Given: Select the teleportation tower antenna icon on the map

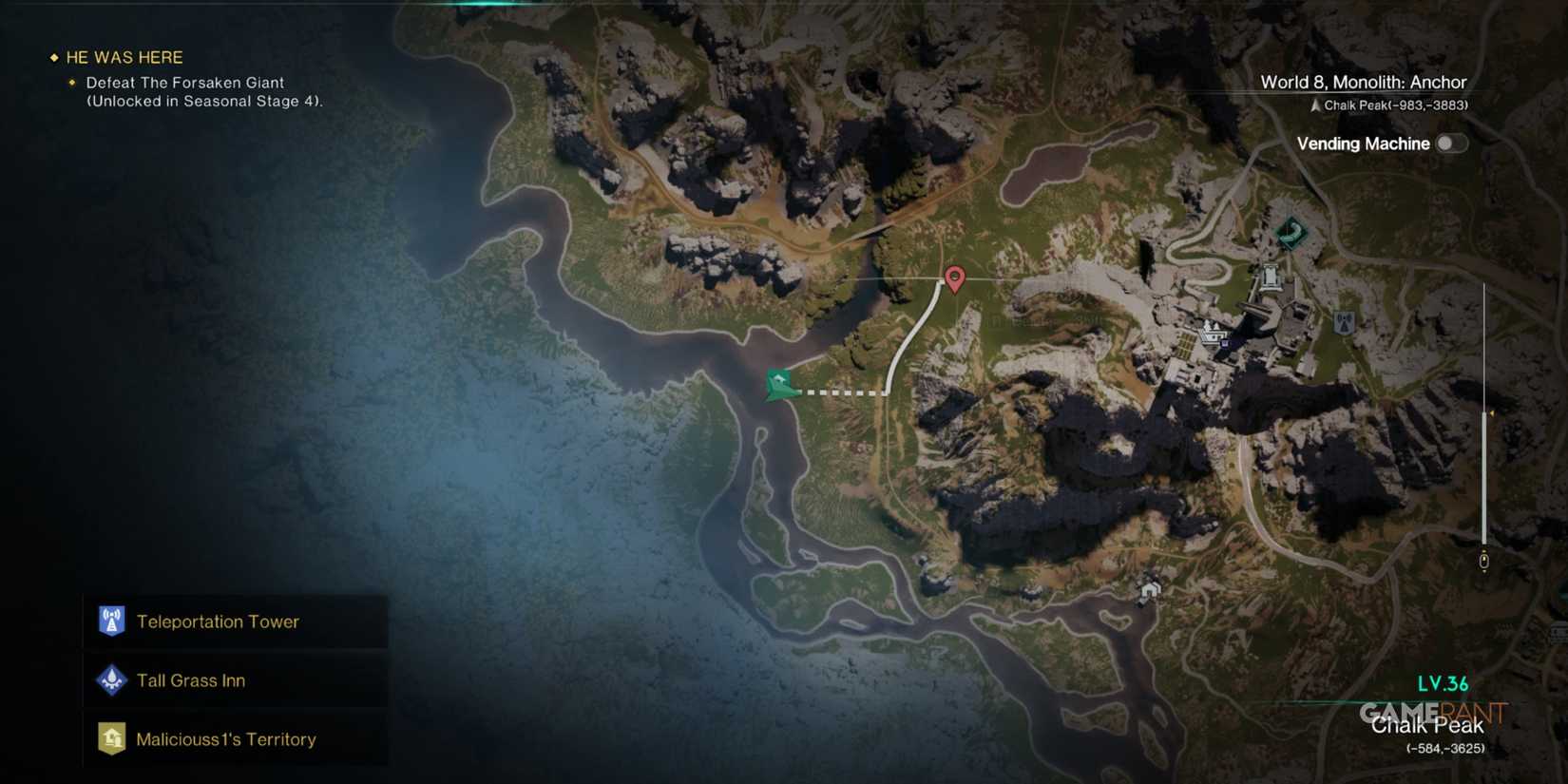Looking at the screenshot, I should point(1344,321).
